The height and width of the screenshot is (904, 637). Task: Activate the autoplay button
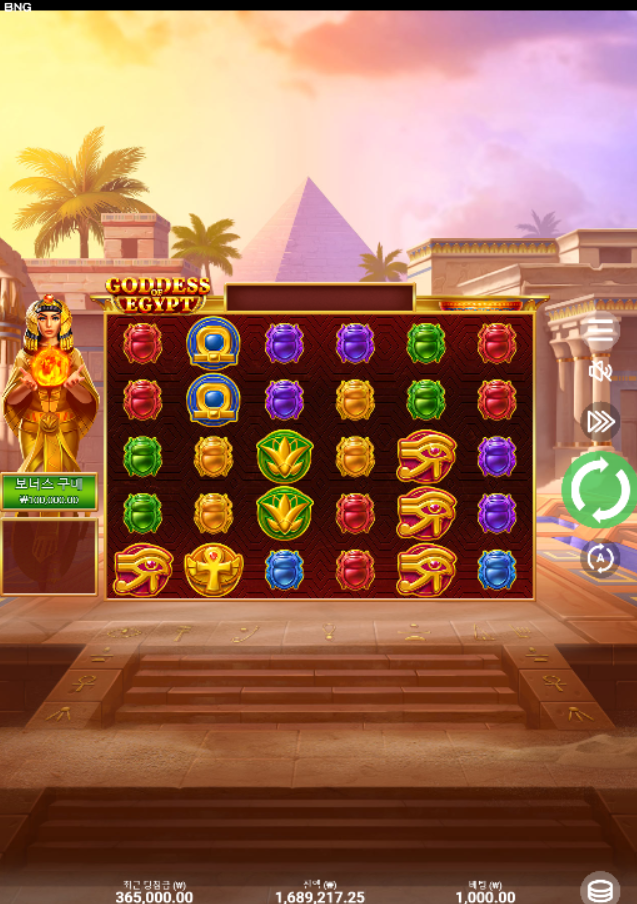click(600, 558)
